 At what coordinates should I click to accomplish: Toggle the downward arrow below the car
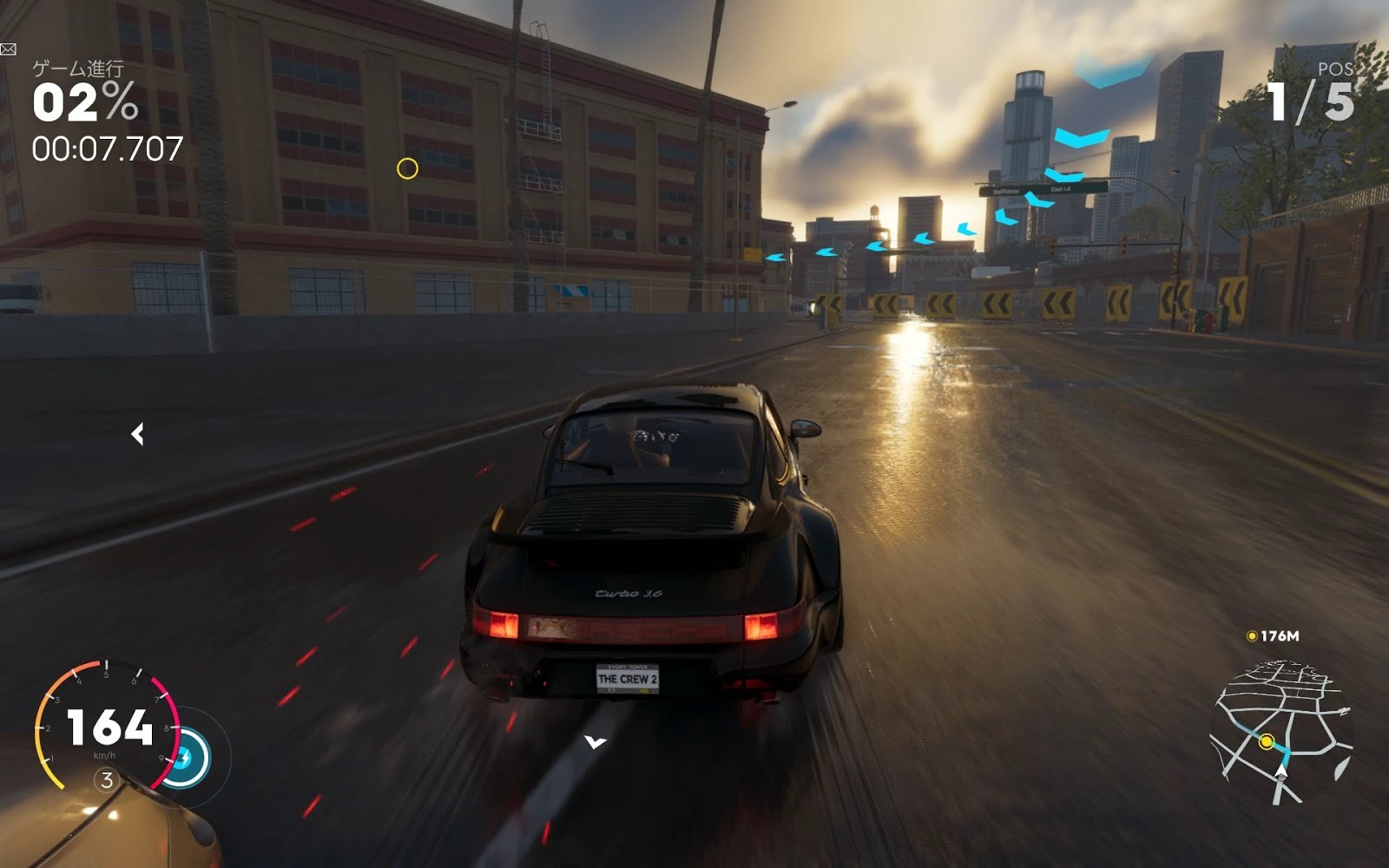(595, 742)
